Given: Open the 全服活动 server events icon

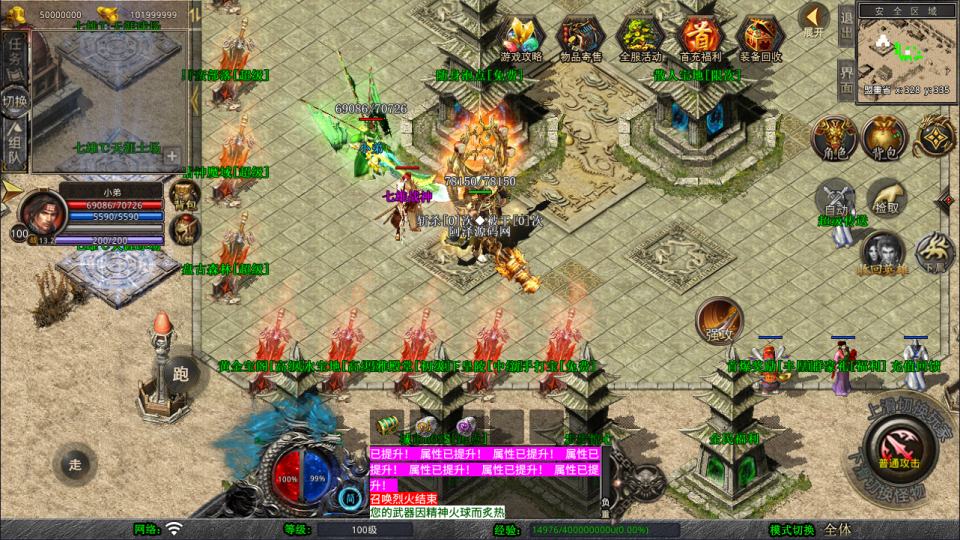Looking at the screenshot, I should point(640,38).
